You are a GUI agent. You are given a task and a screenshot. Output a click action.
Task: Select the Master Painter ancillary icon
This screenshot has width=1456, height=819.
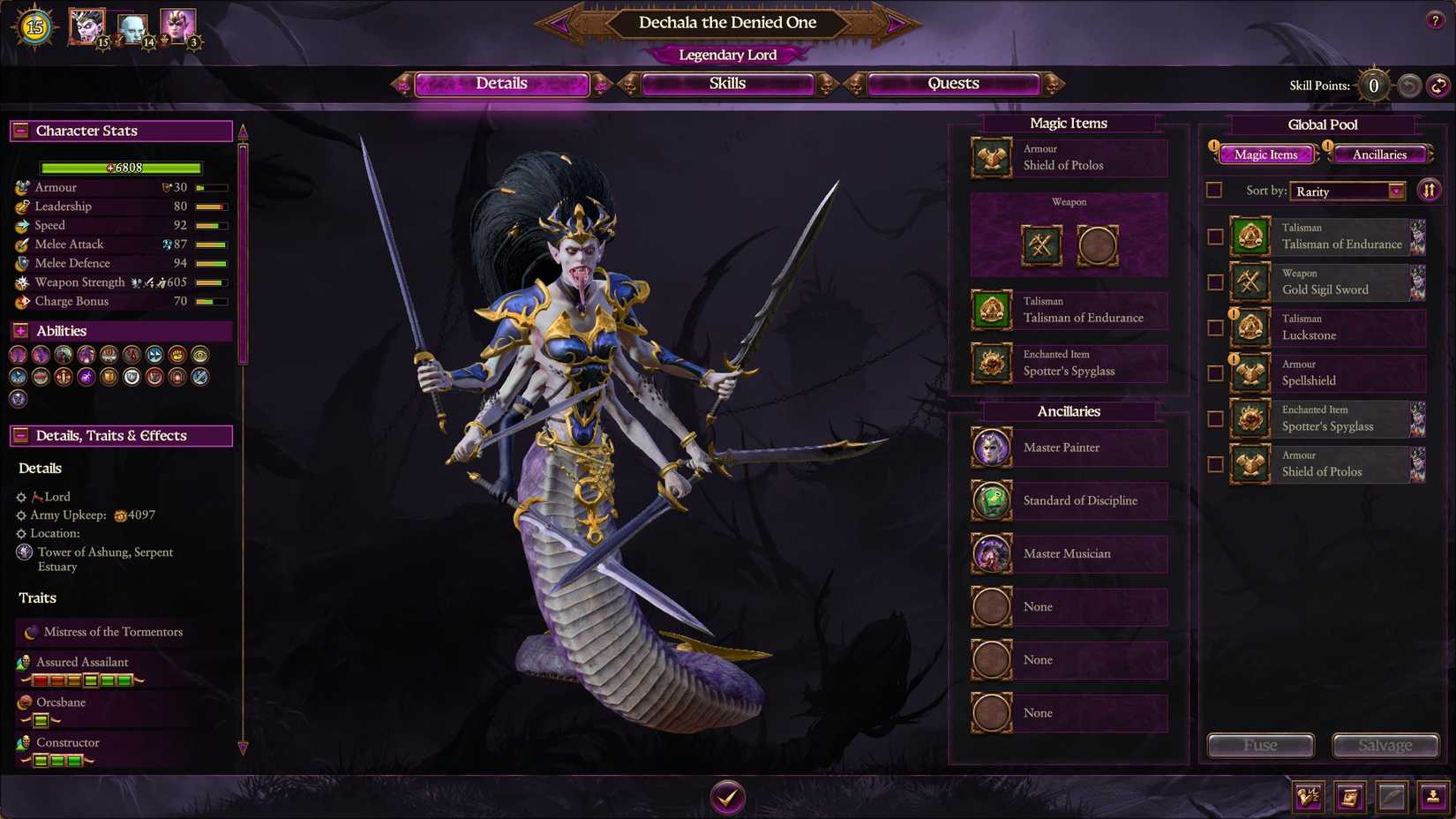[x=991, y=447]
